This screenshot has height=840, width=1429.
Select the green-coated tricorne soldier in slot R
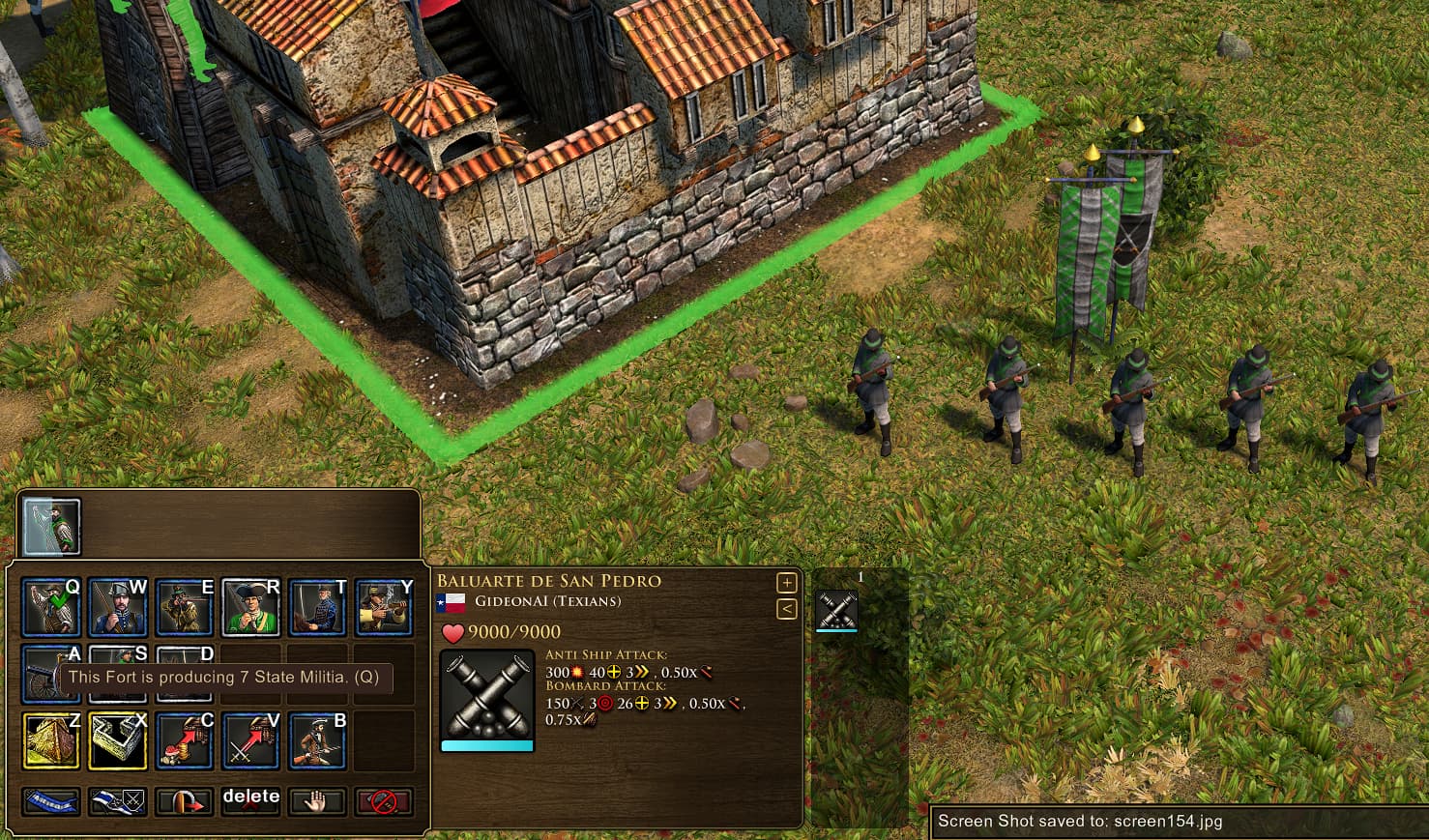[250, 607]
